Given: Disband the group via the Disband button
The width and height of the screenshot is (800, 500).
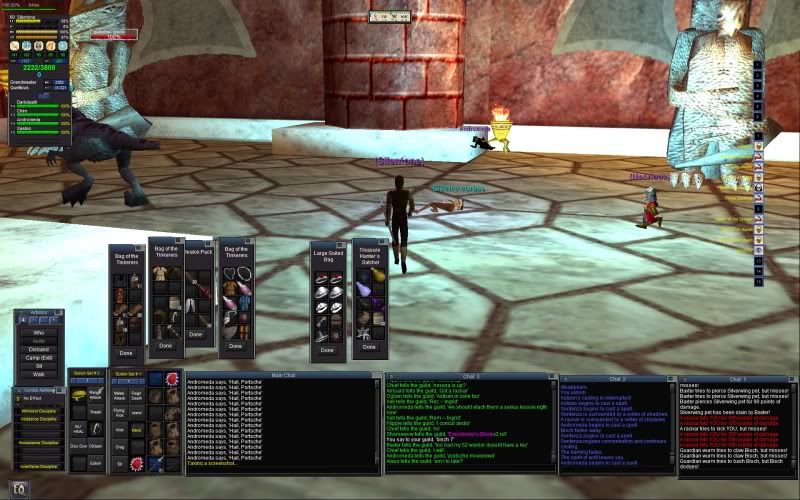Looking at the screenshot, I should [38, 351].
